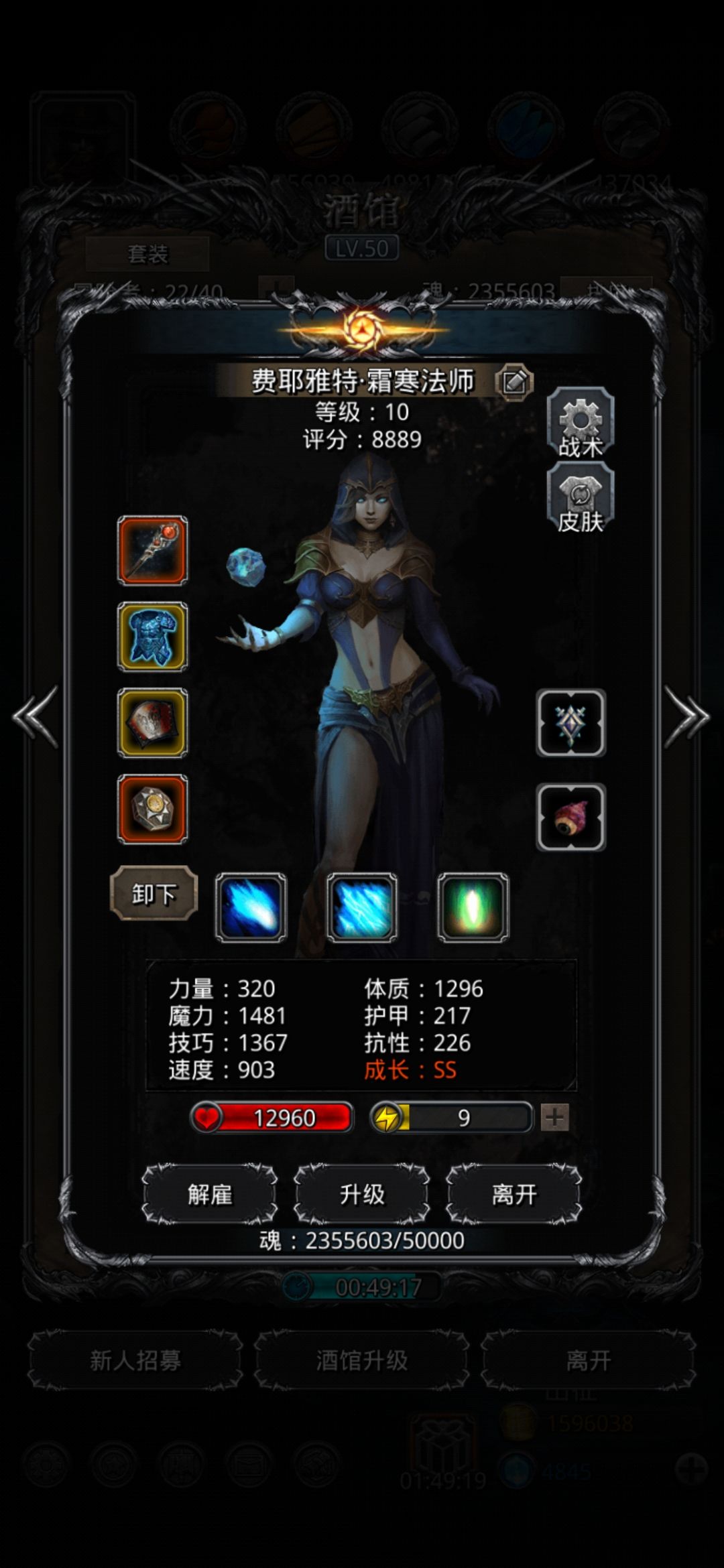The height and width of the screenshot is (1568, 724).
Task: Edit the hero name with pencil icon
Action: [514, 383]
